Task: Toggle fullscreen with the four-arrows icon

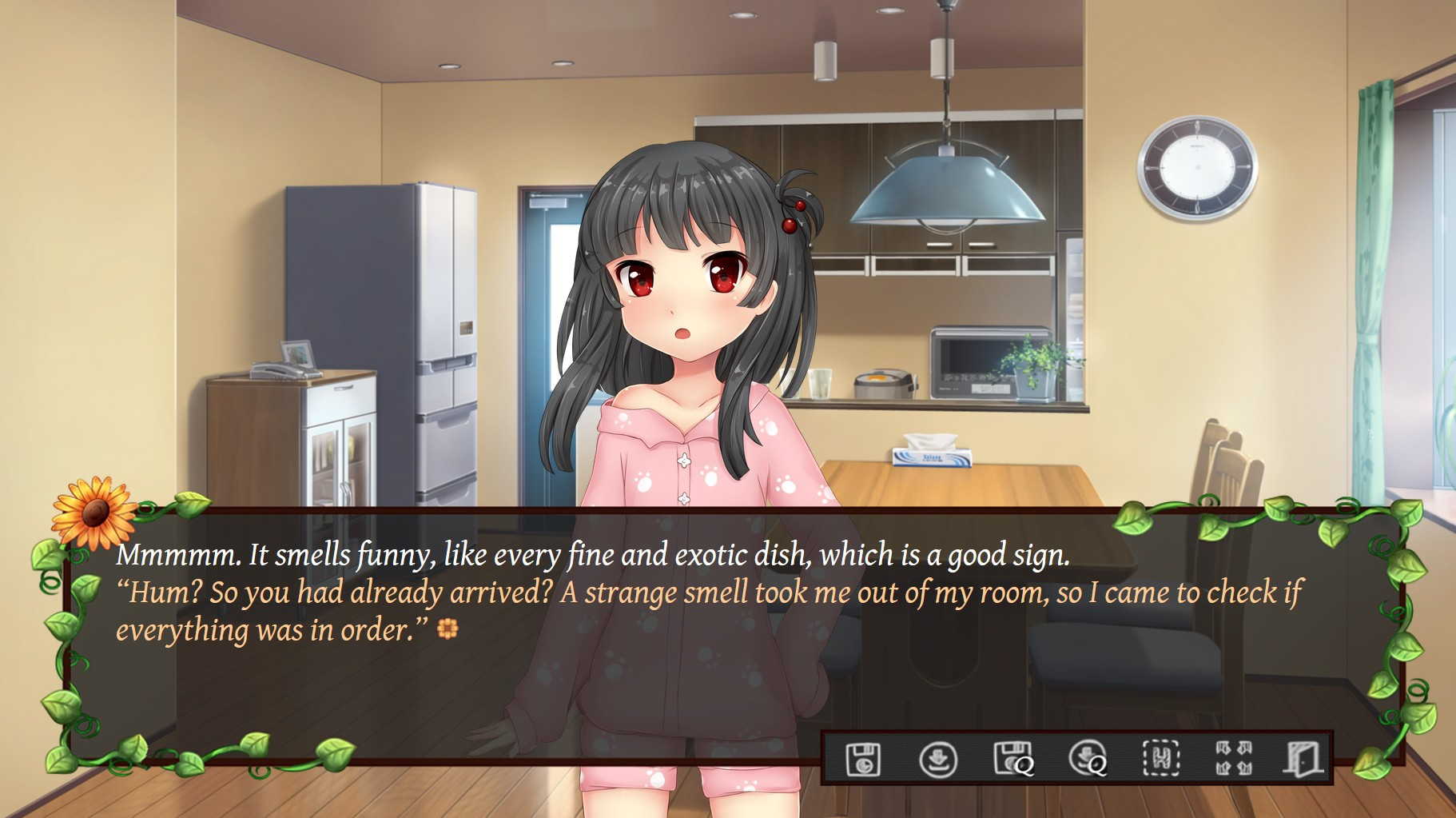Action: pyautogui.click(x=1234, y=758)
